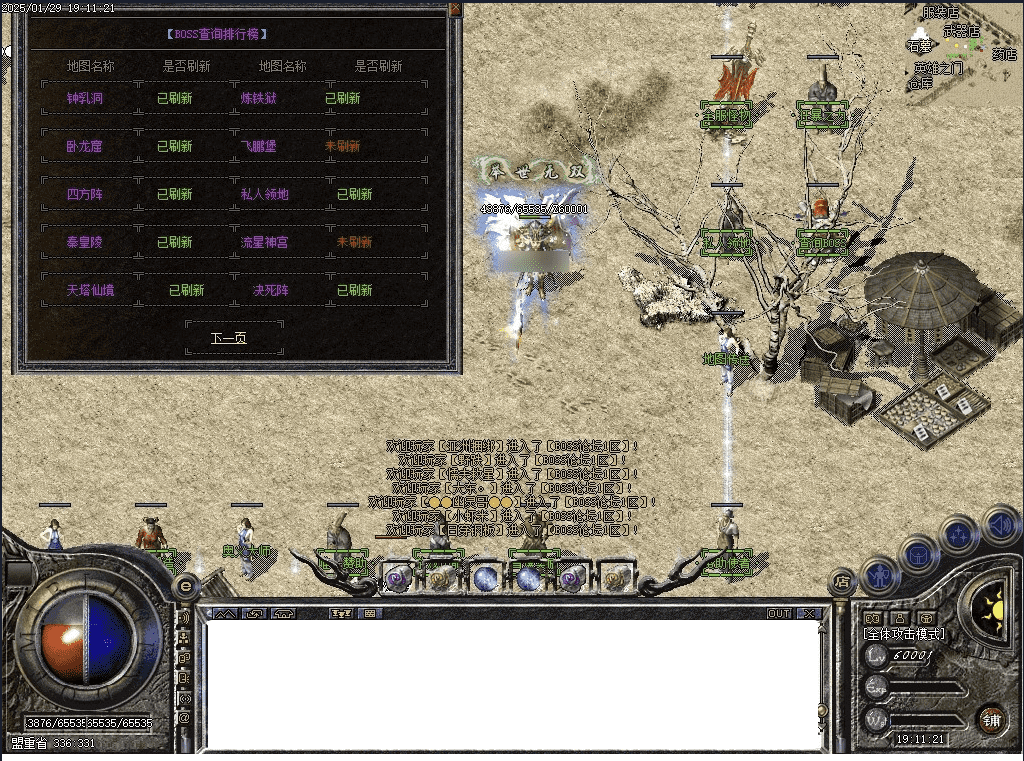Select the 炼铁狱 map entry

[258, 98]
